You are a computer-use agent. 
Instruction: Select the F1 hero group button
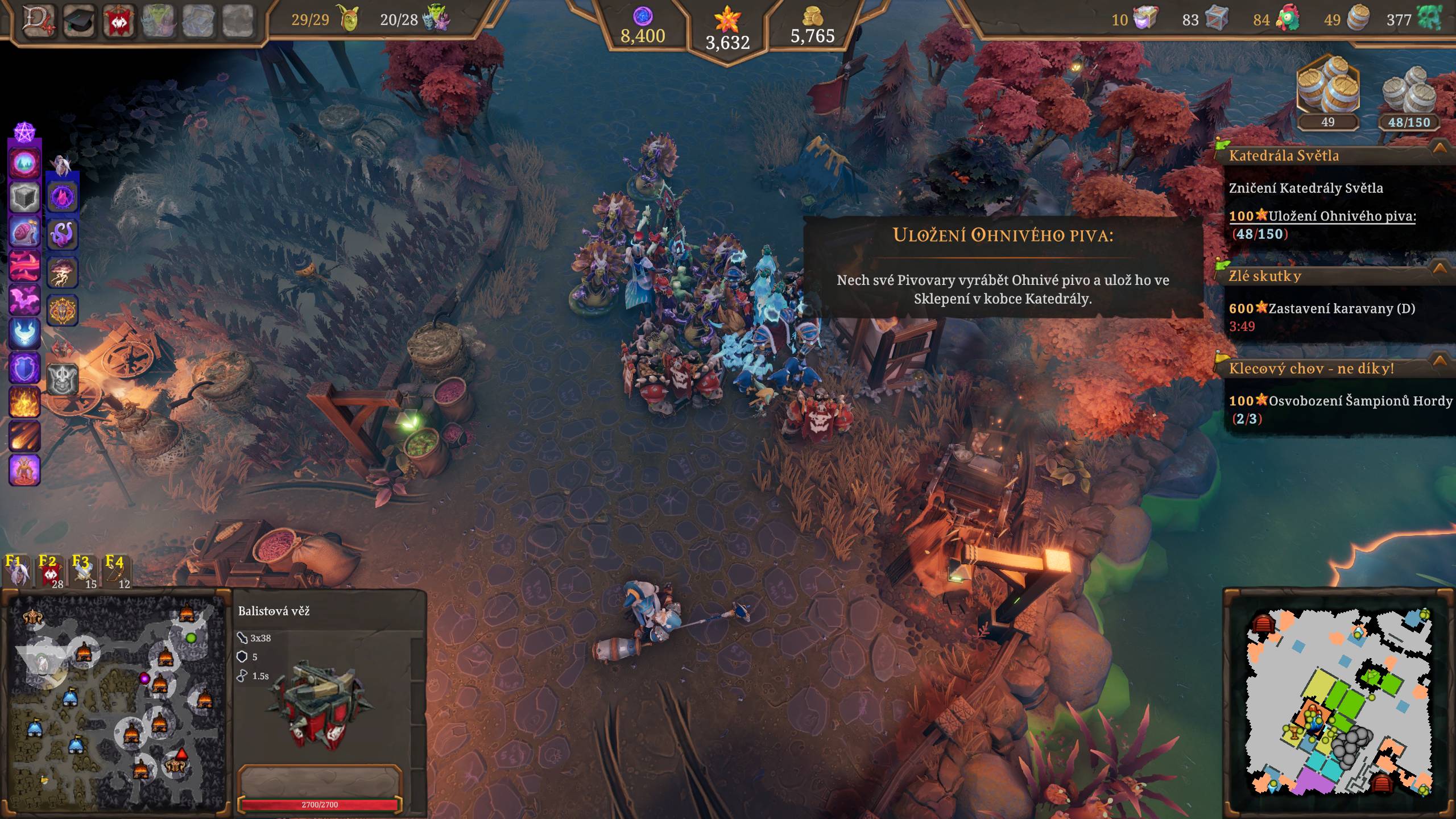click(16, 570)
